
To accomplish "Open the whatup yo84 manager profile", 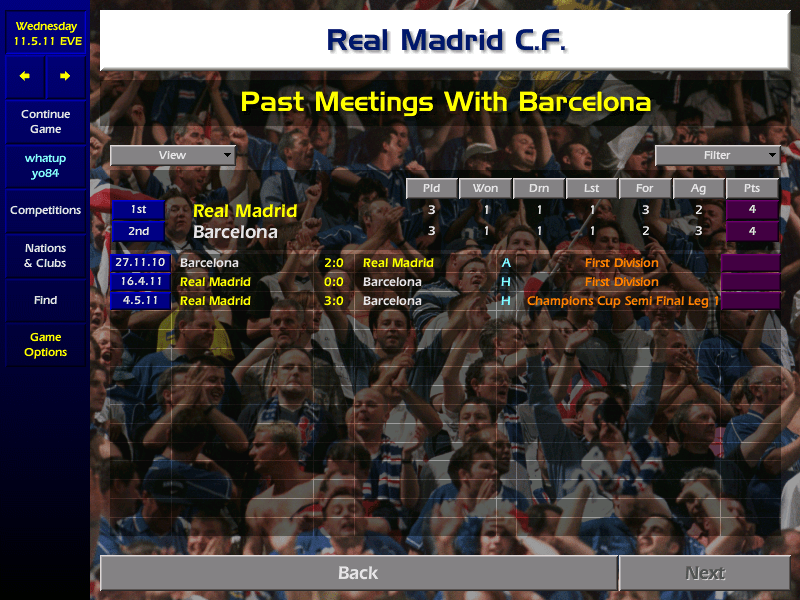I will coord(45,167).
